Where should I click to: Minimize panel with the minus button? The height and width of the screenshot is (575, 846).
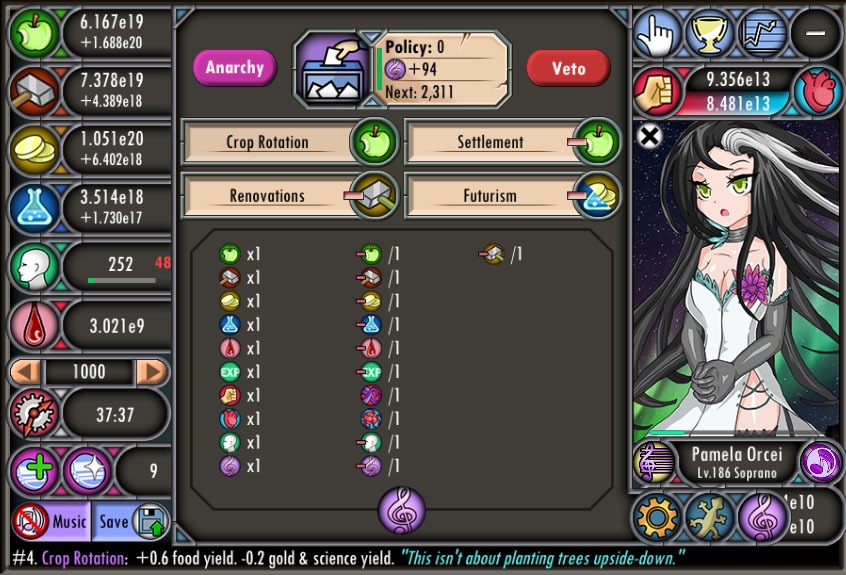point(815,33)
